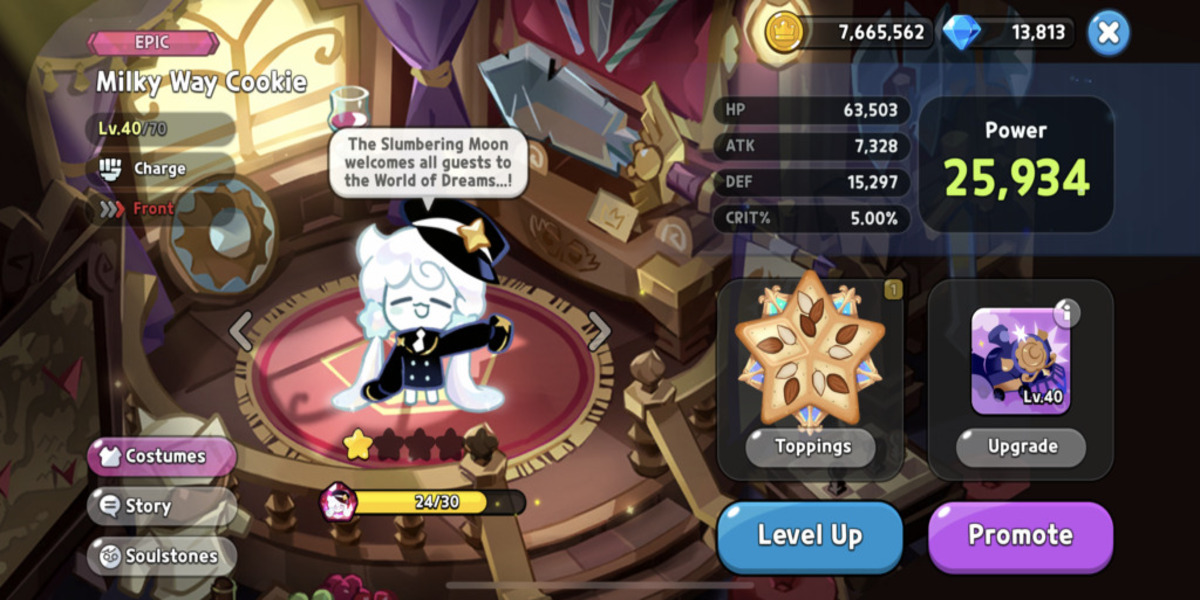Tap the blue crystal currency icon
The width and height of the screenshot is (1200, 600).
coord(962,33)
